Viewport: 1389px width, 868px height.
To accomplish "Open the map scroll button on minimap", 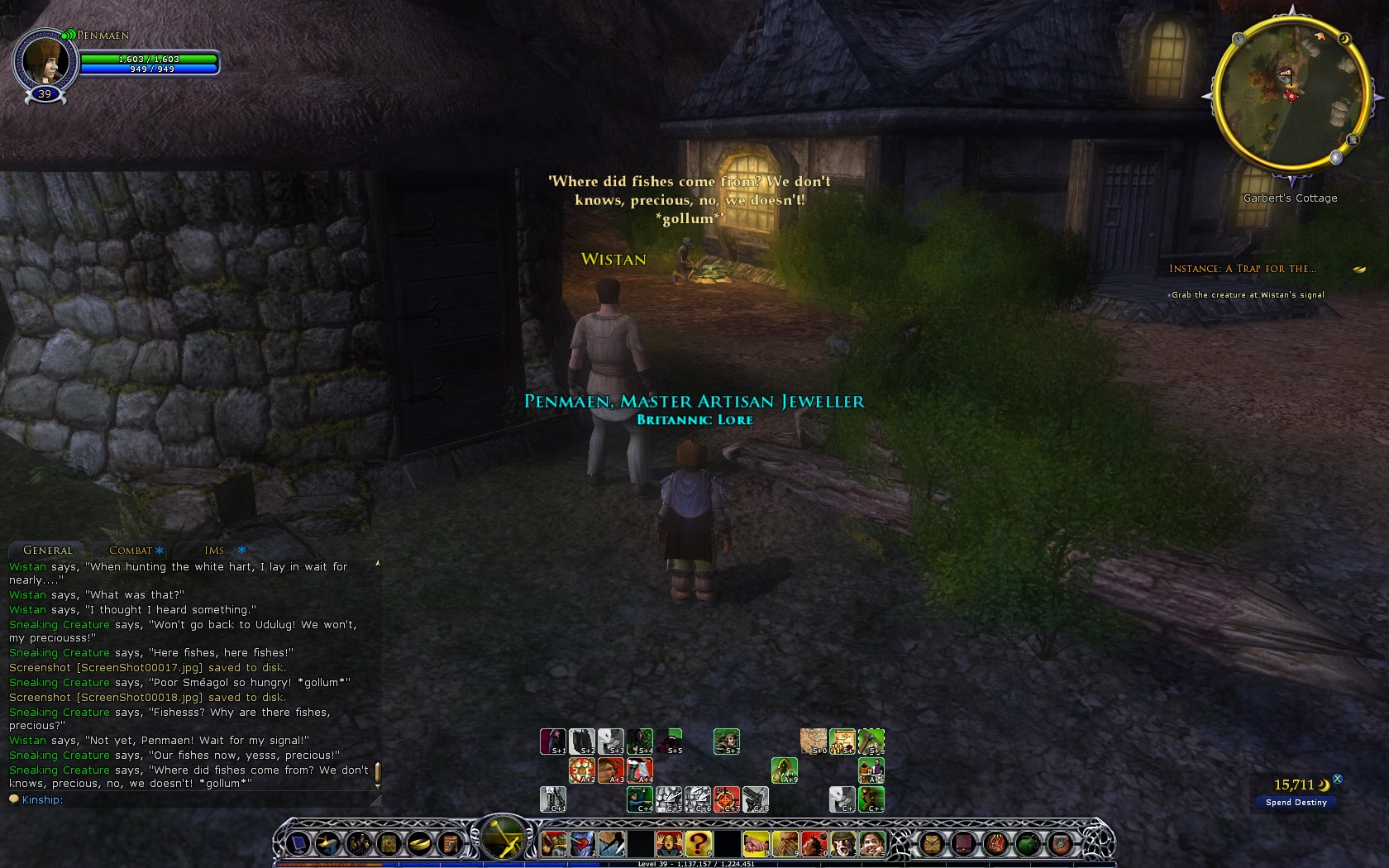I will click(1353, 140).
